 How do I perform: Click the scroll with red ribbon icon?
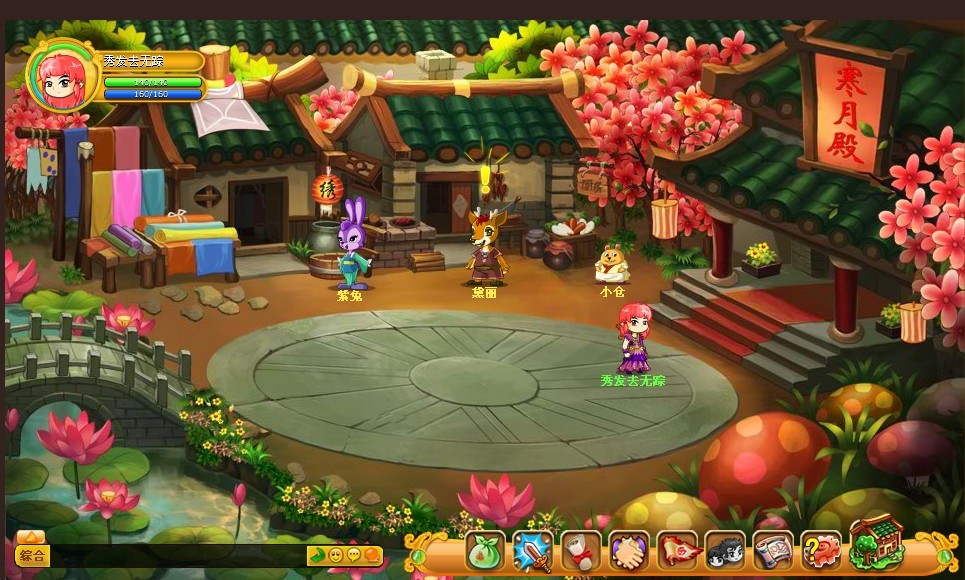[581, 551]
